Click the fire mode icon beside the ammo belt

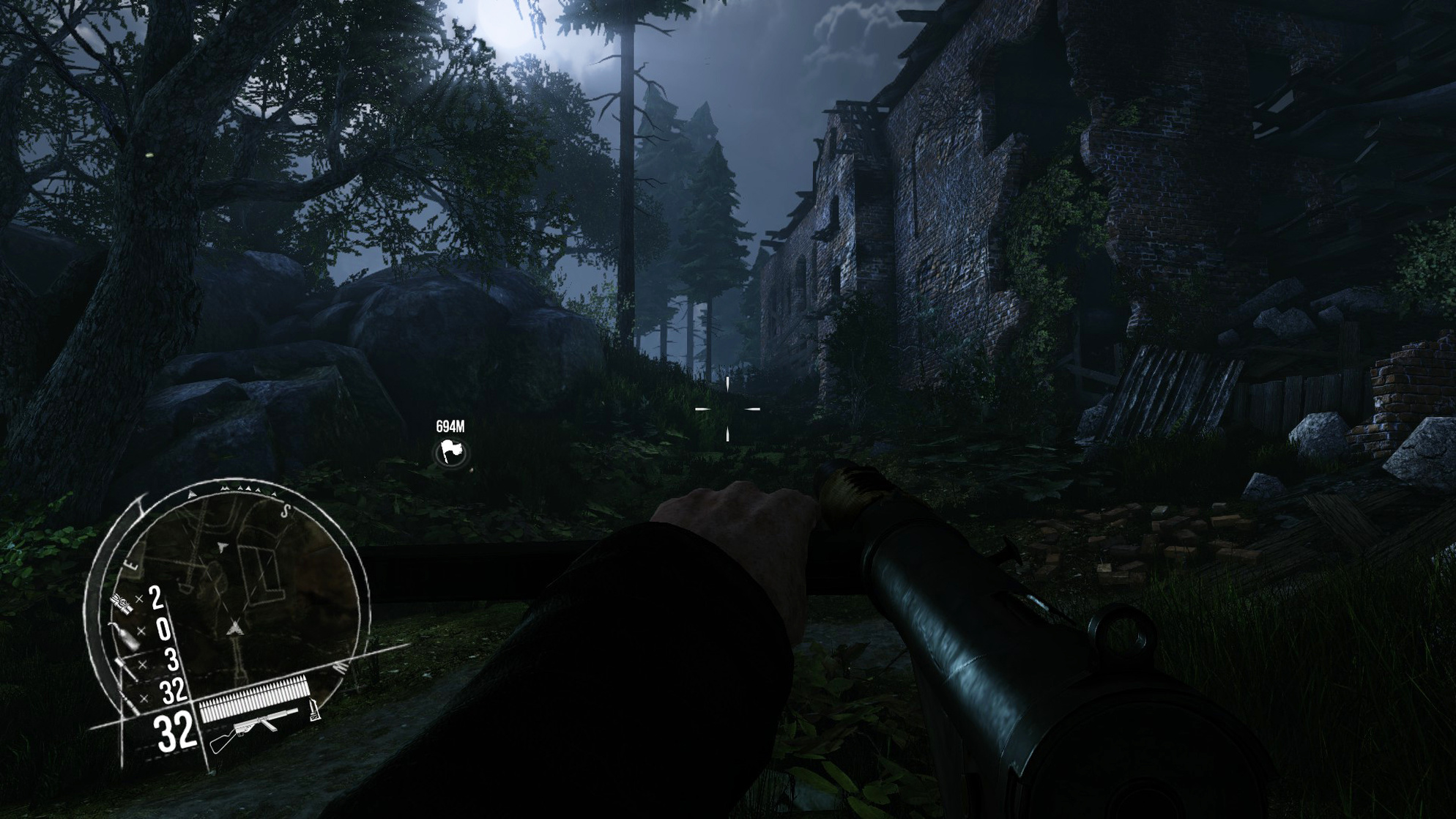[315, 710]
